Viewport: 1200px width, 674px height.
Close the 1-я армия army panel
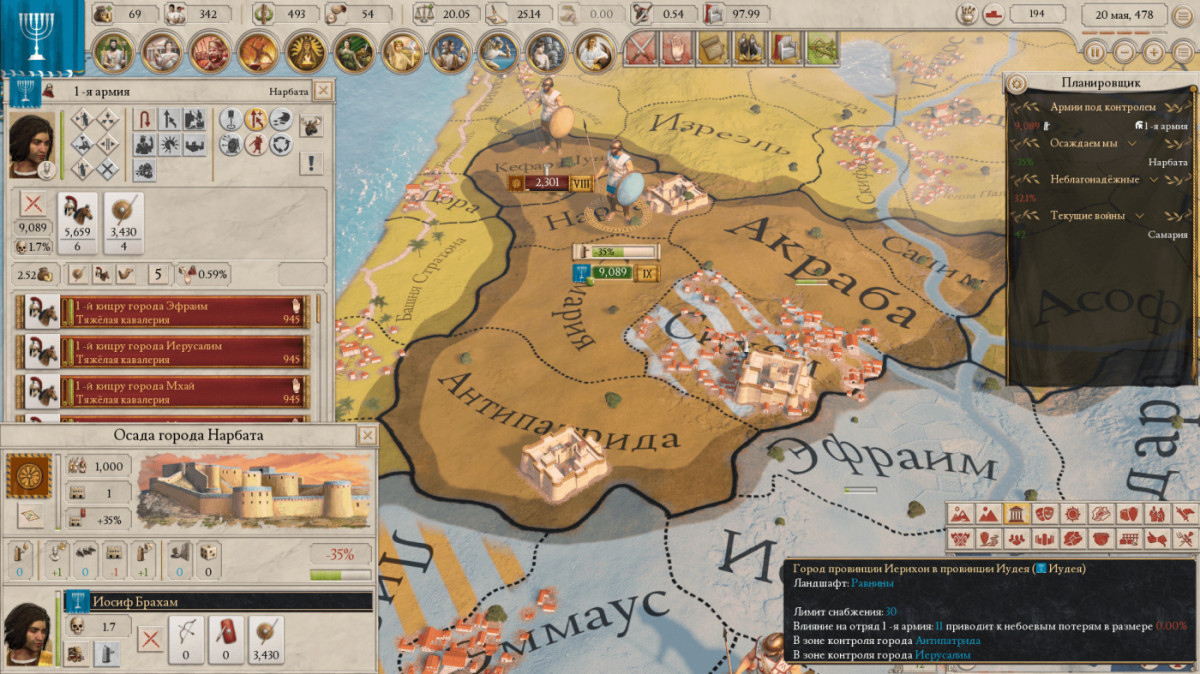[323, 91]
